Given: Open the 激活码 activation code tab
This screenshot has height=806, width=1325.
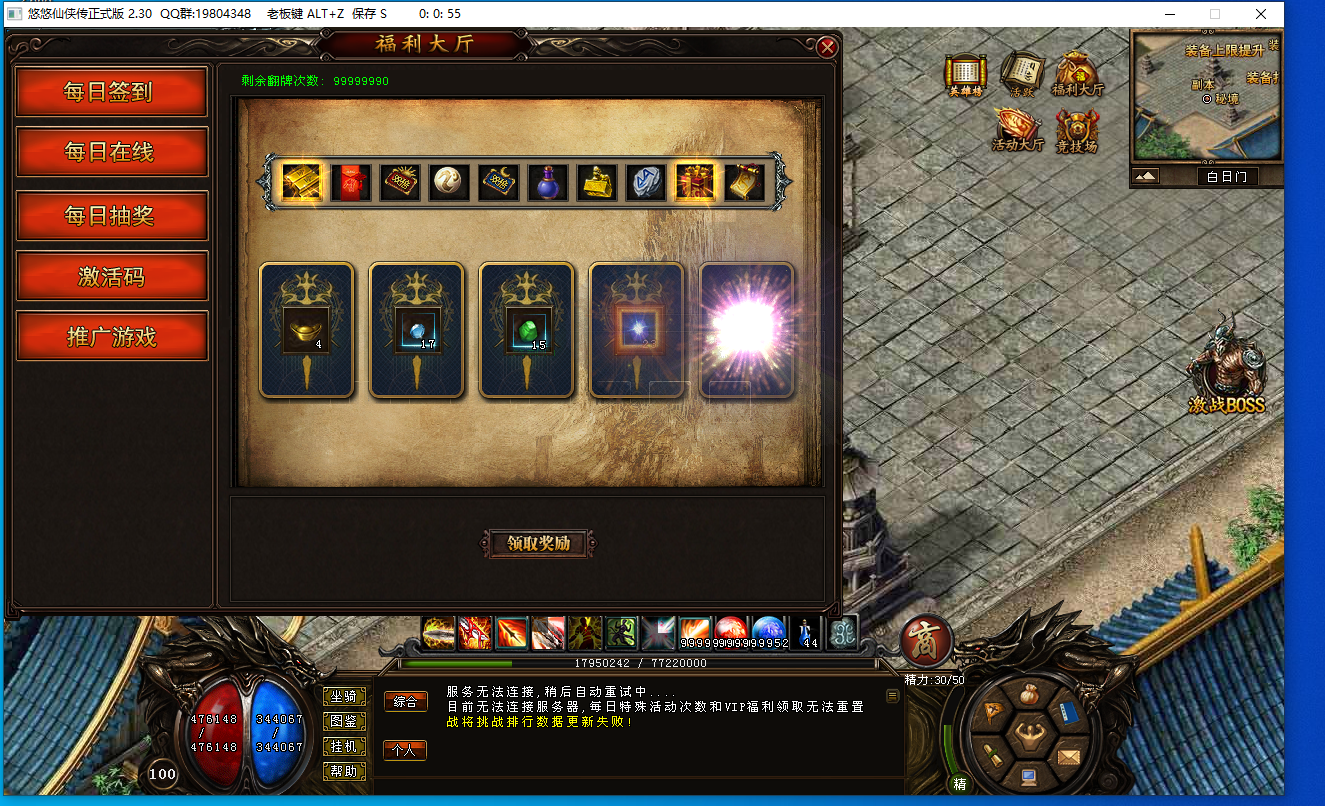Looking at the screenshot, I should click(x=111, y=276).
